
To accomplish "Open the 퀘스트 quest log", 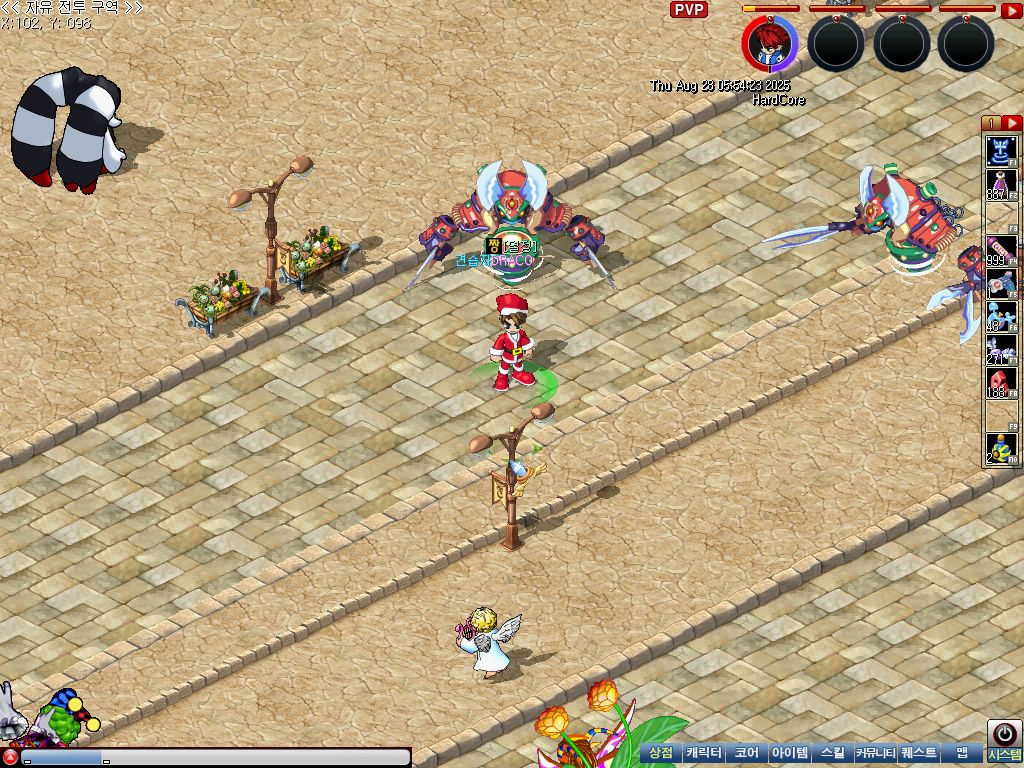I will pos(918,752).
